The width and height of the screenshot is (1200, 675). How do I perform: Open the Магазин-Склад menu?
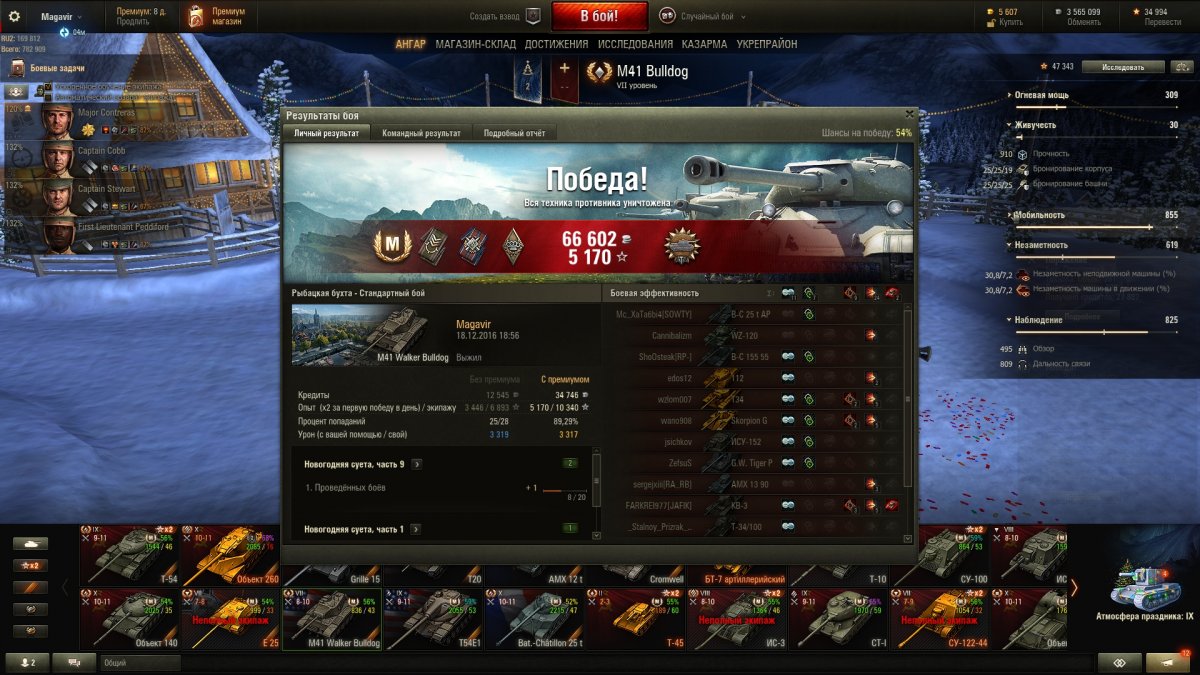pyautogui.click(x=475, y=44)
